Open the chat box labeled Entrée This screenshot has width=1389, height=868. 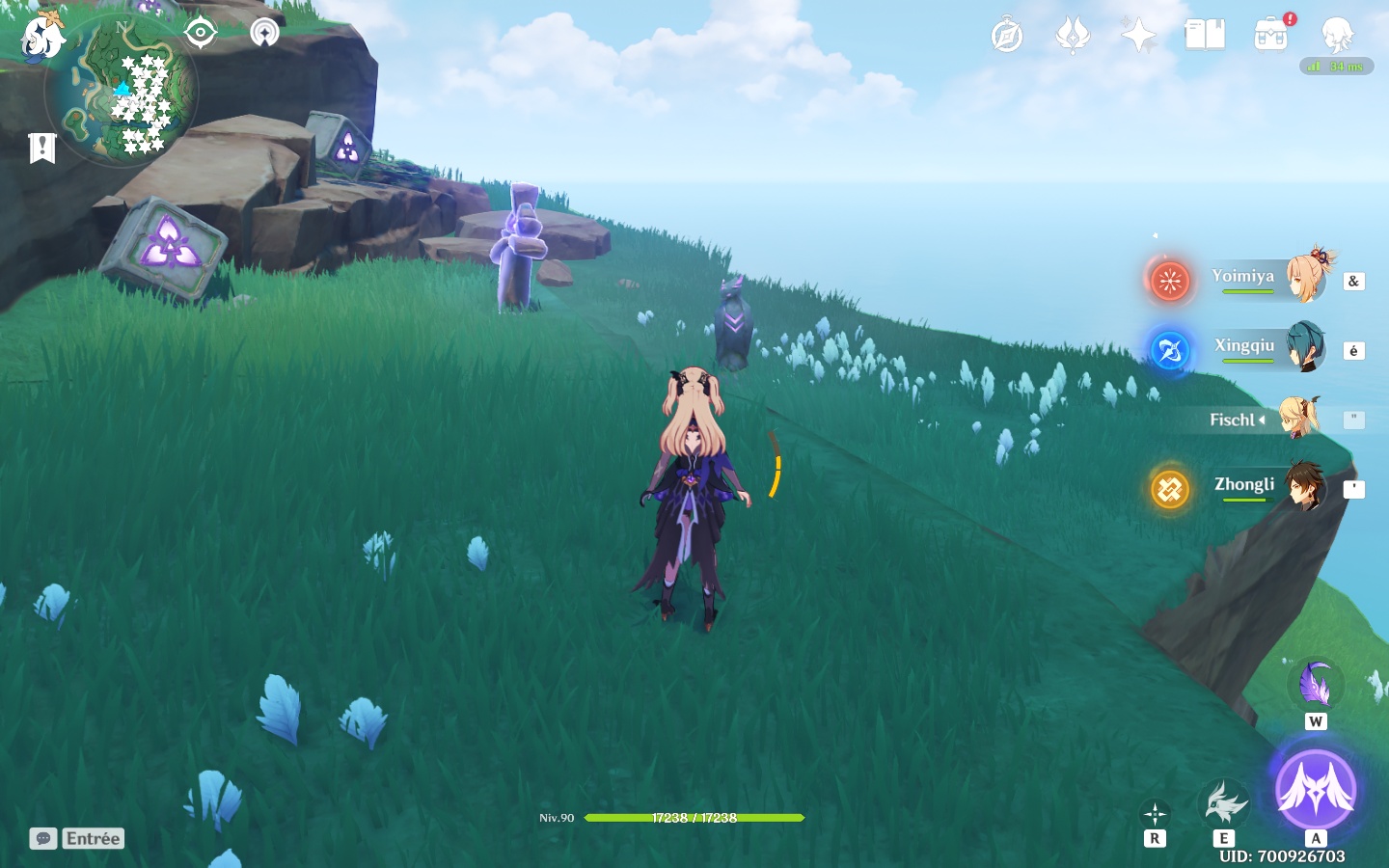pos(78,838)
